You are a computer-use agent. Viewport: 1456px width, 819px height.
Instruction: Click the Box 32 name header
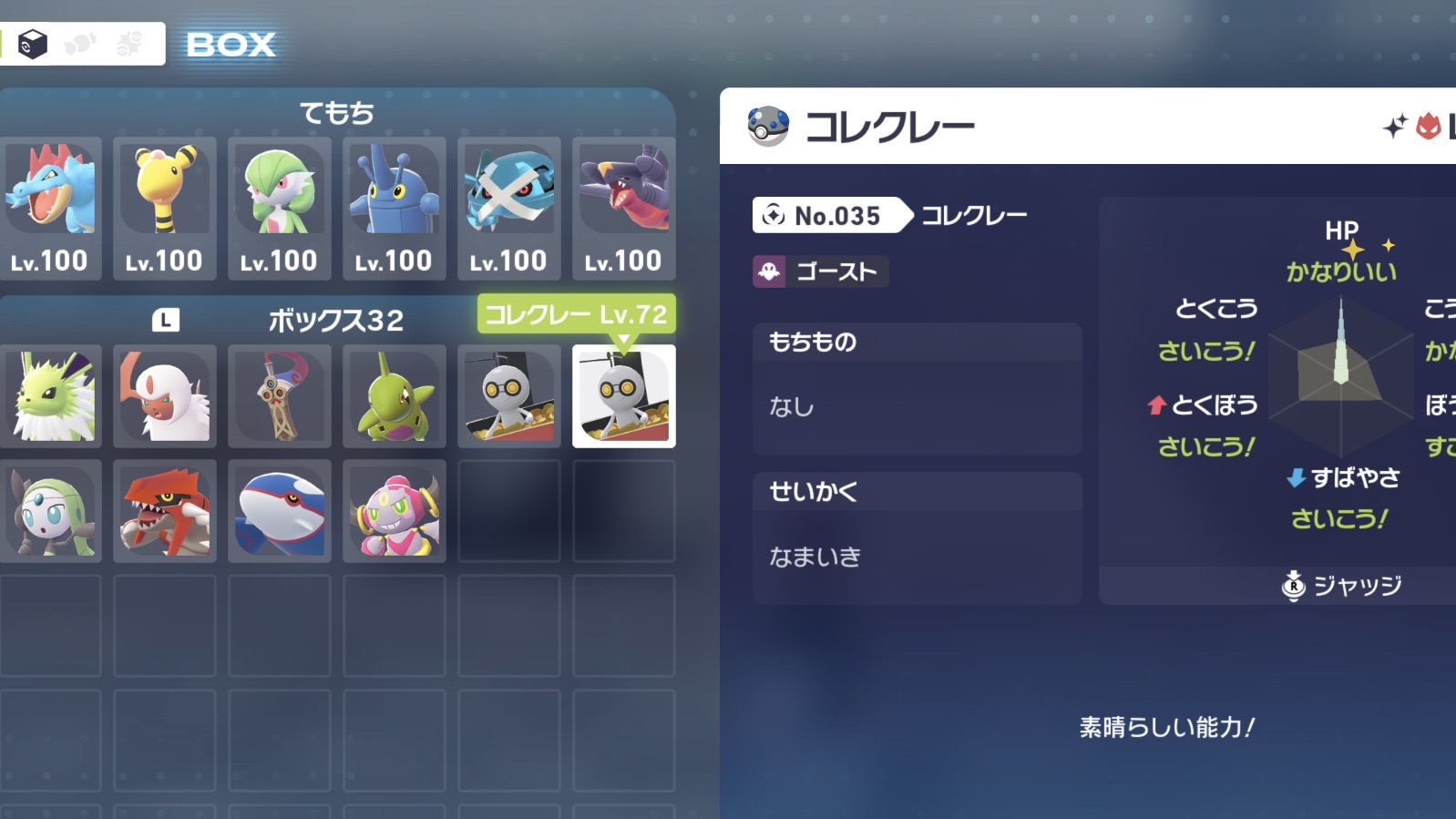tap(335, 321)
